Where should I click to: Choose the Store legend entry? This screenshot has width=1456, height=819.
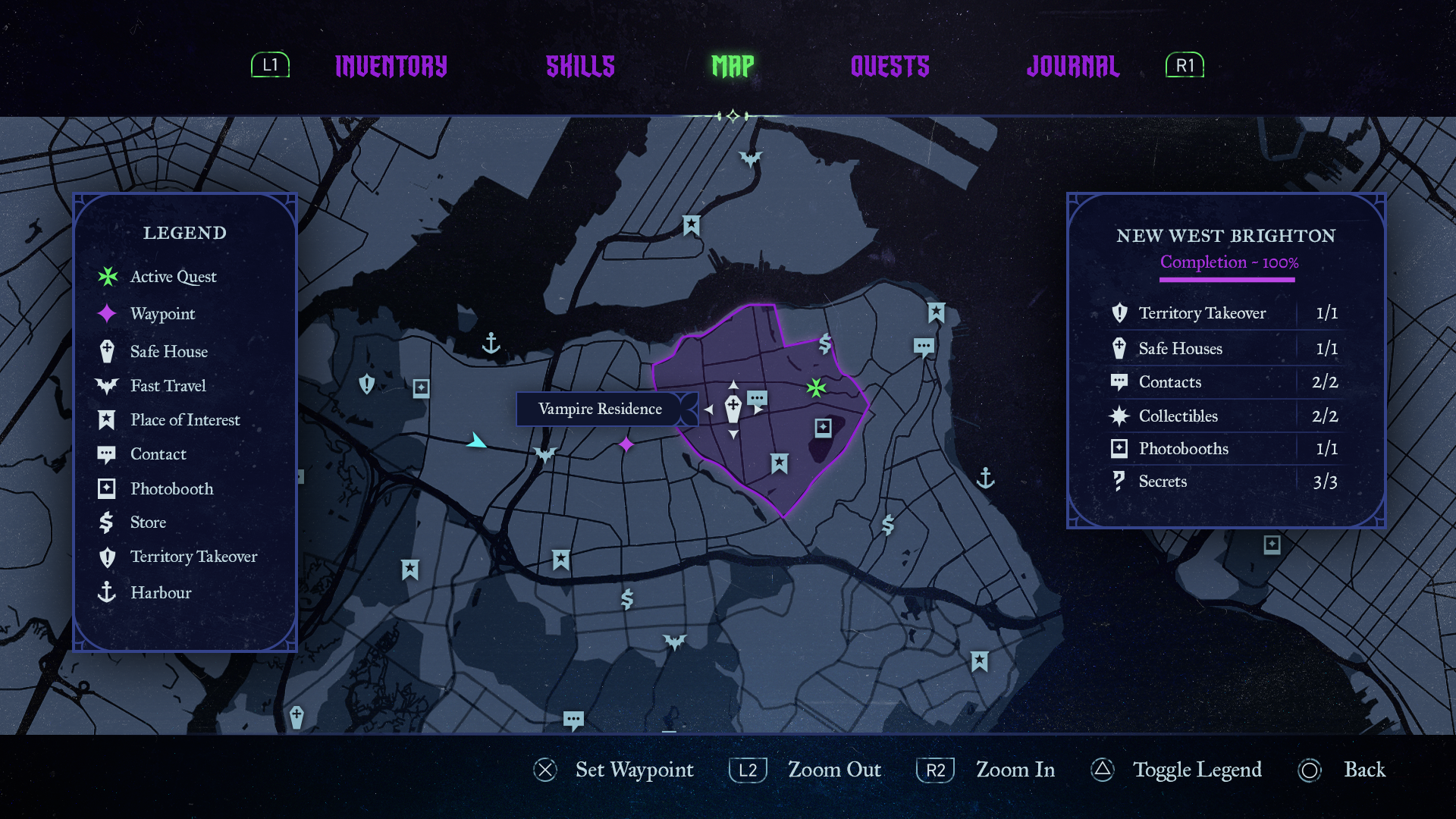(148, 522)
